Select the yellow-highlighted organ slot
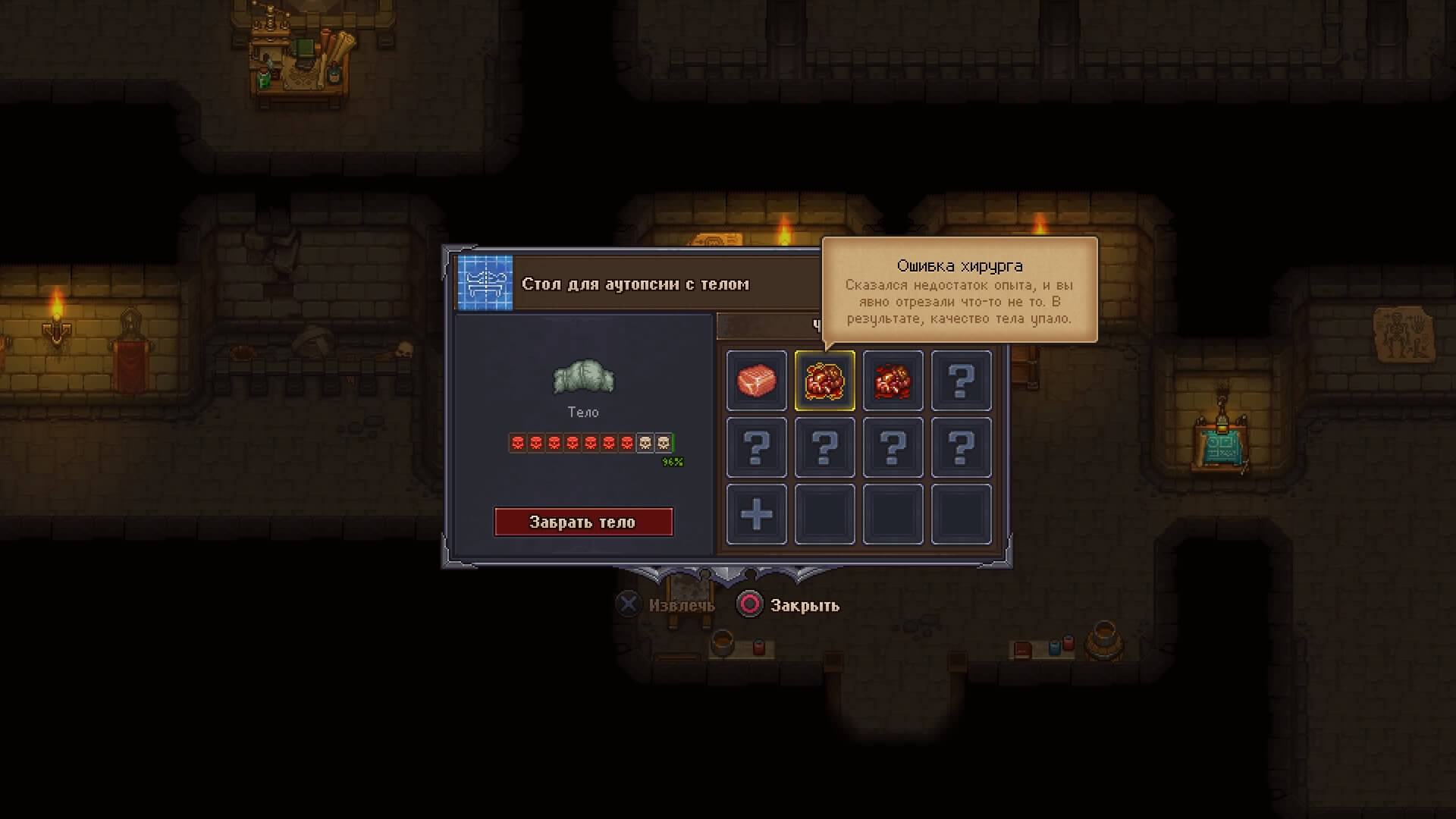The height and width of the screenshot is (819, 1456). [x=824, y=380]
